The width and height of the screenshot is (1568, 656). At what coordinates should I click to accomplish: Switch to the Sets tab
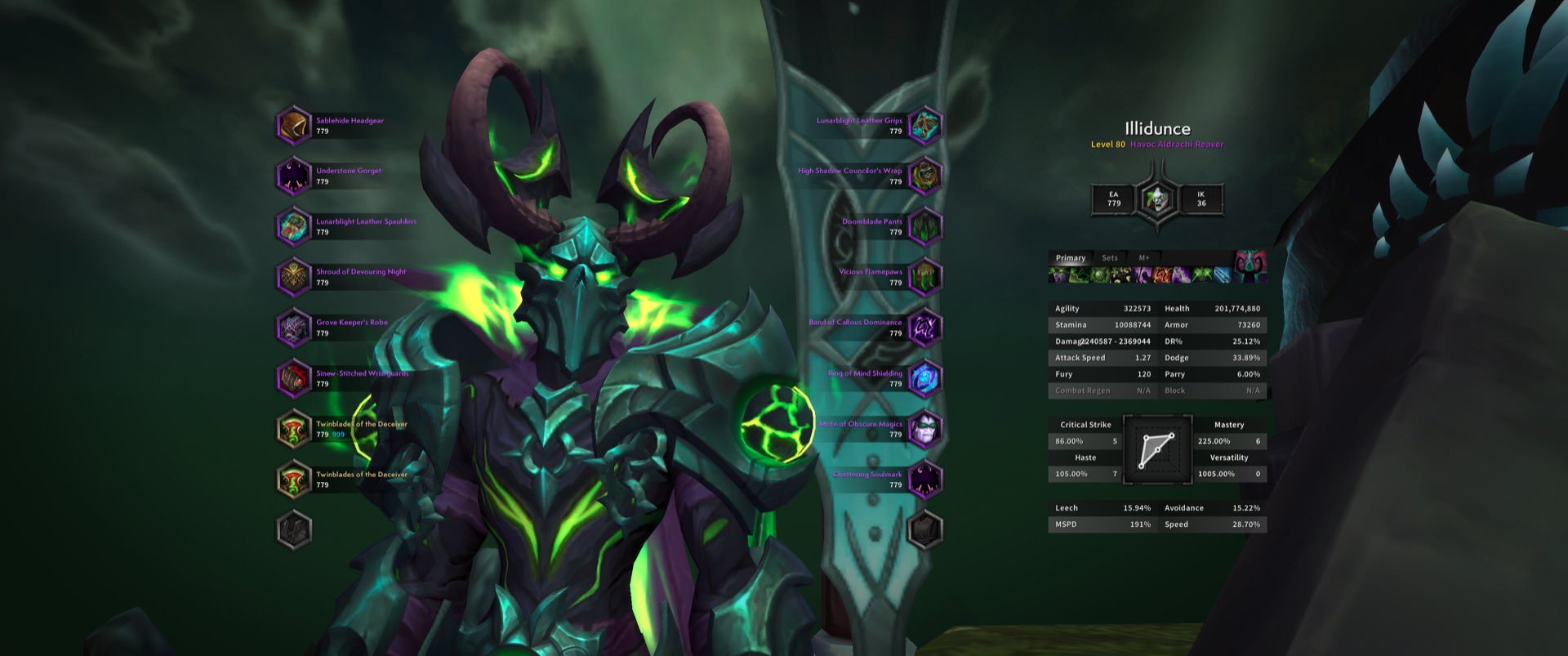1109,258
